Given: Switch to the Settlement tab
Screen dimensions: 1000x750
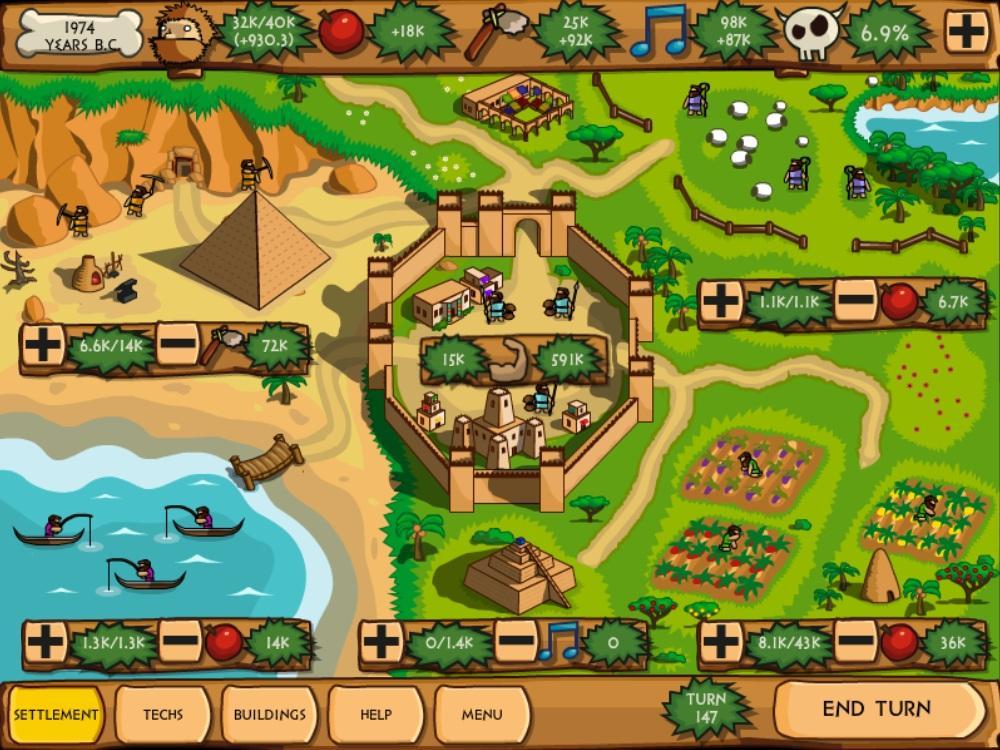Looking at the screenshot, I should [x=56, y=714].
